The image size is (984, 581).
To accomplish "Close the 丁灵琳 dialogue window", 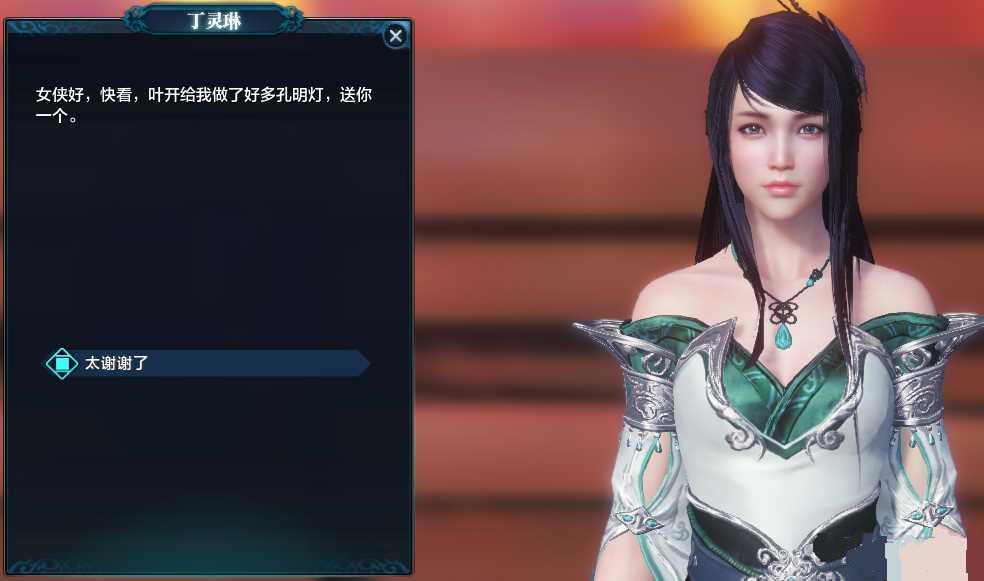I will click(396, 36).
